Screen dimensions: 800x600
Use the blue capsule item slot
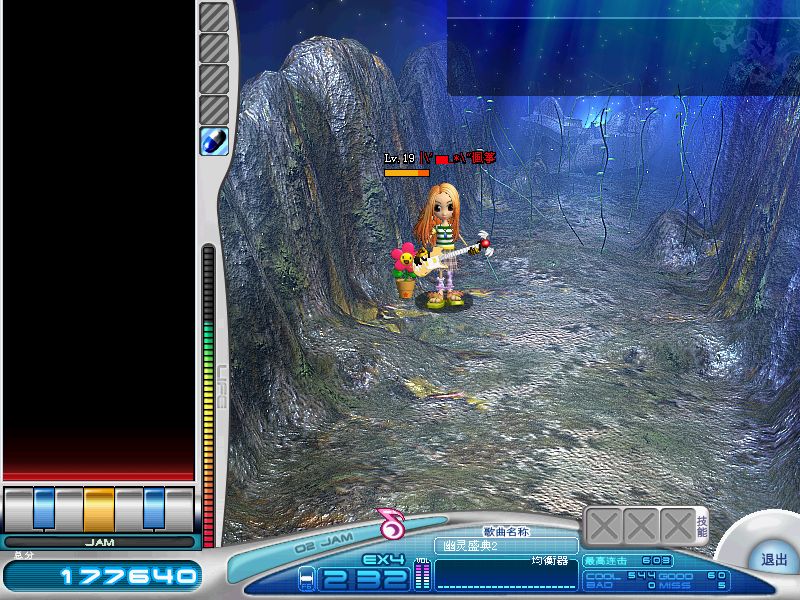click(x=215, y=141)
